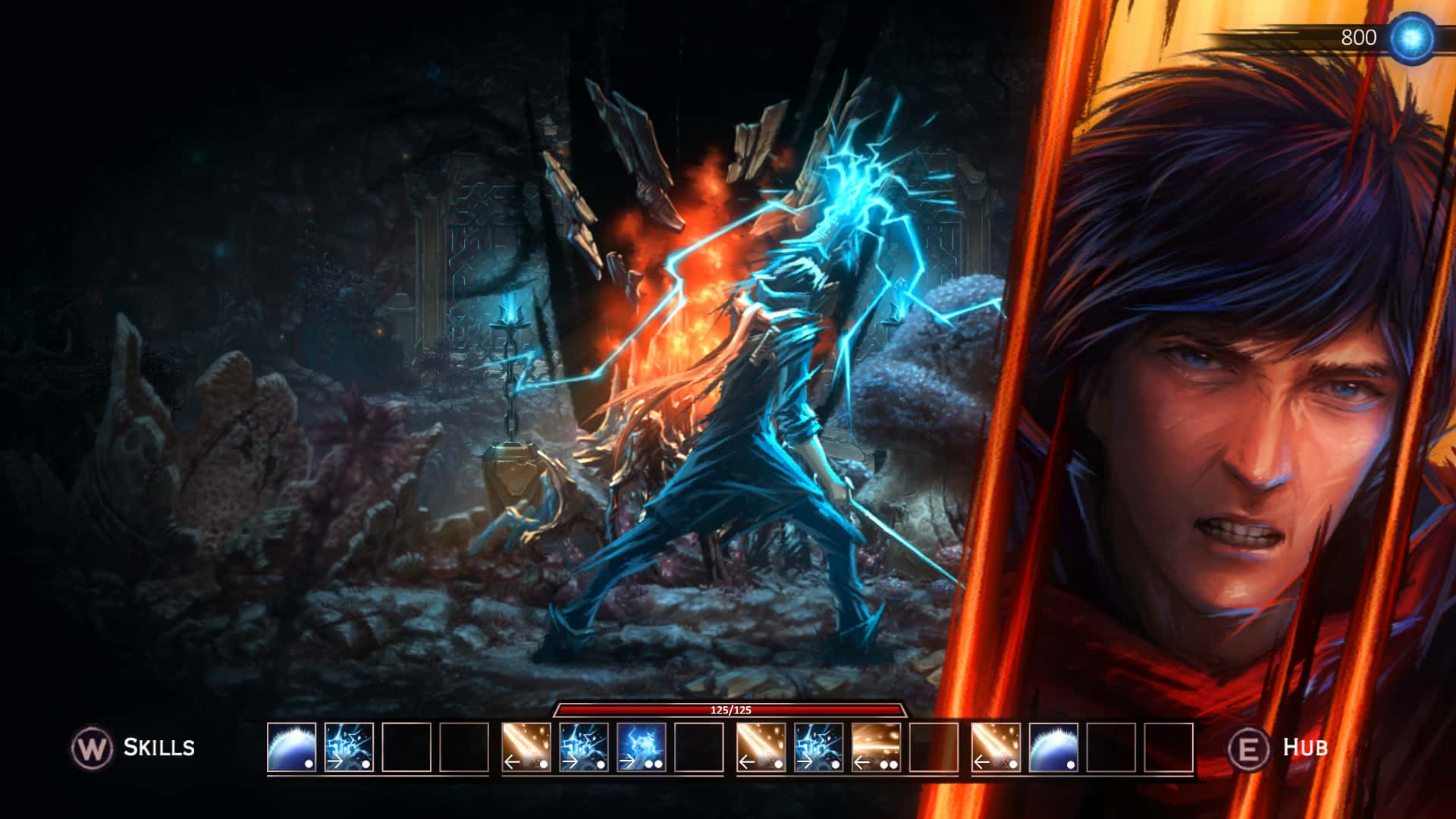Select the blue shield orb skill in first slot

point(290,749)
